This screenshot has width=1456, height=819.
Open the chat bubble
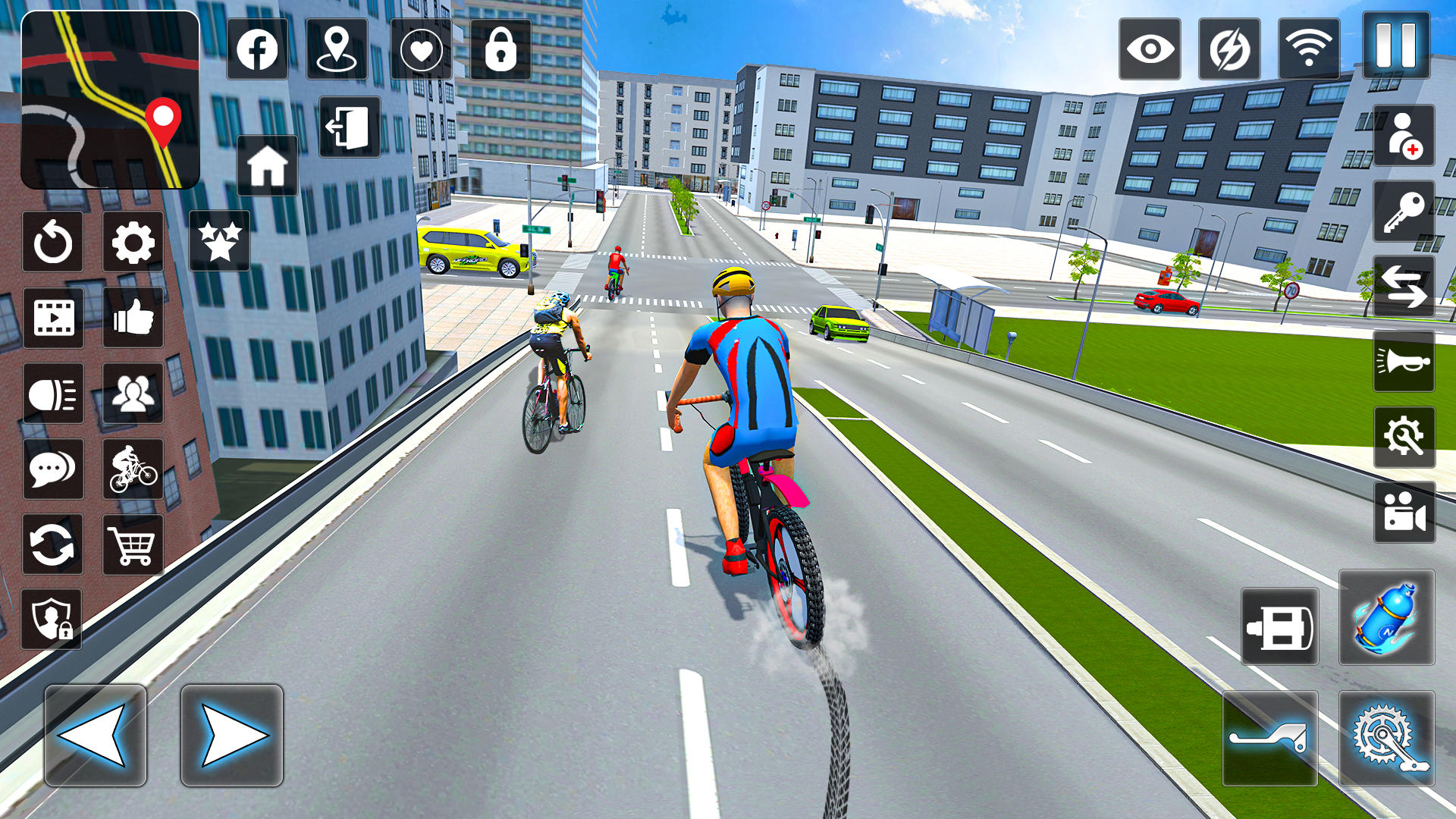click(x=52, y=468)
